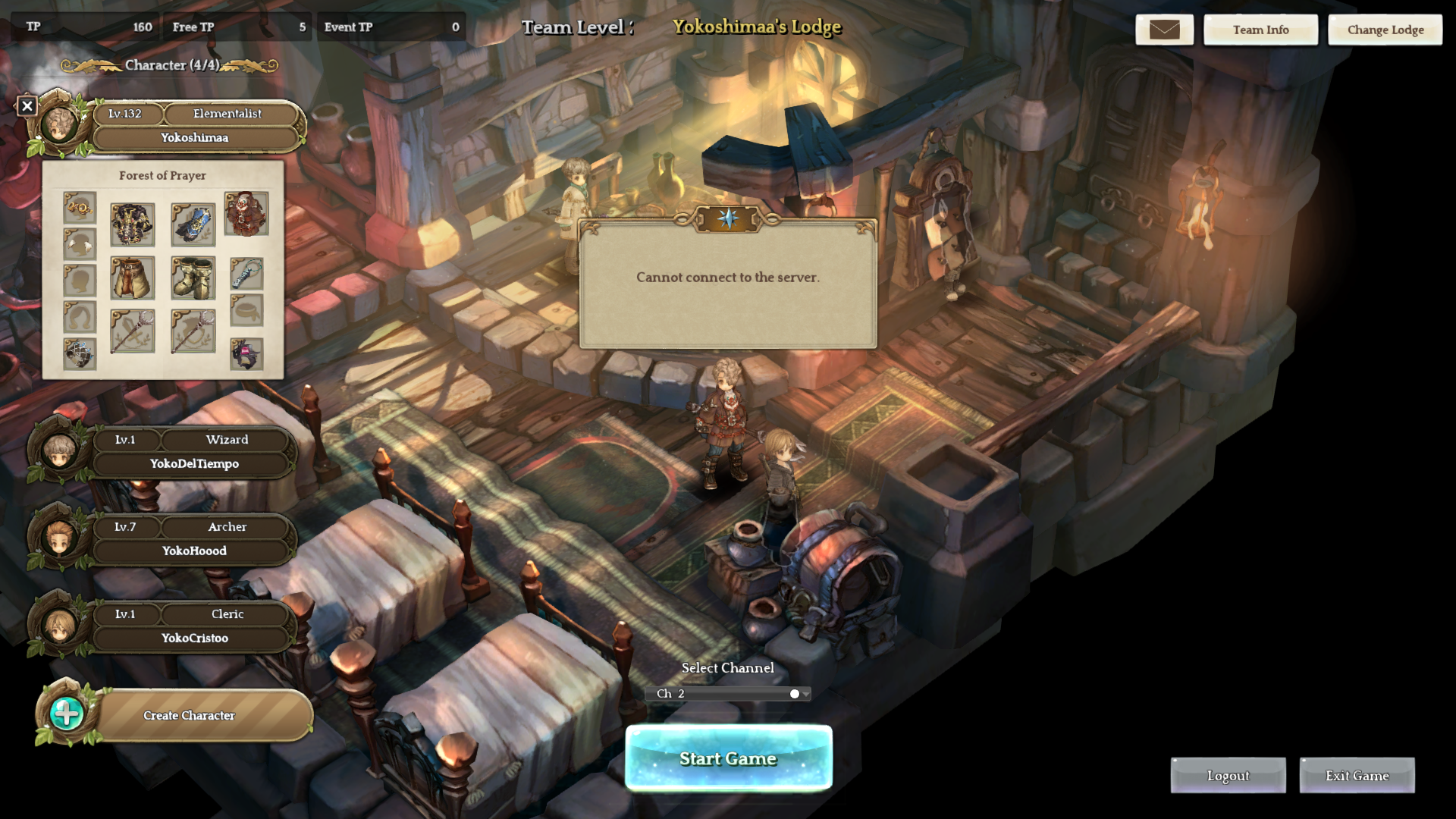
Task: Choose the Cleric YokoCristoo
Action: pos(193,626)
